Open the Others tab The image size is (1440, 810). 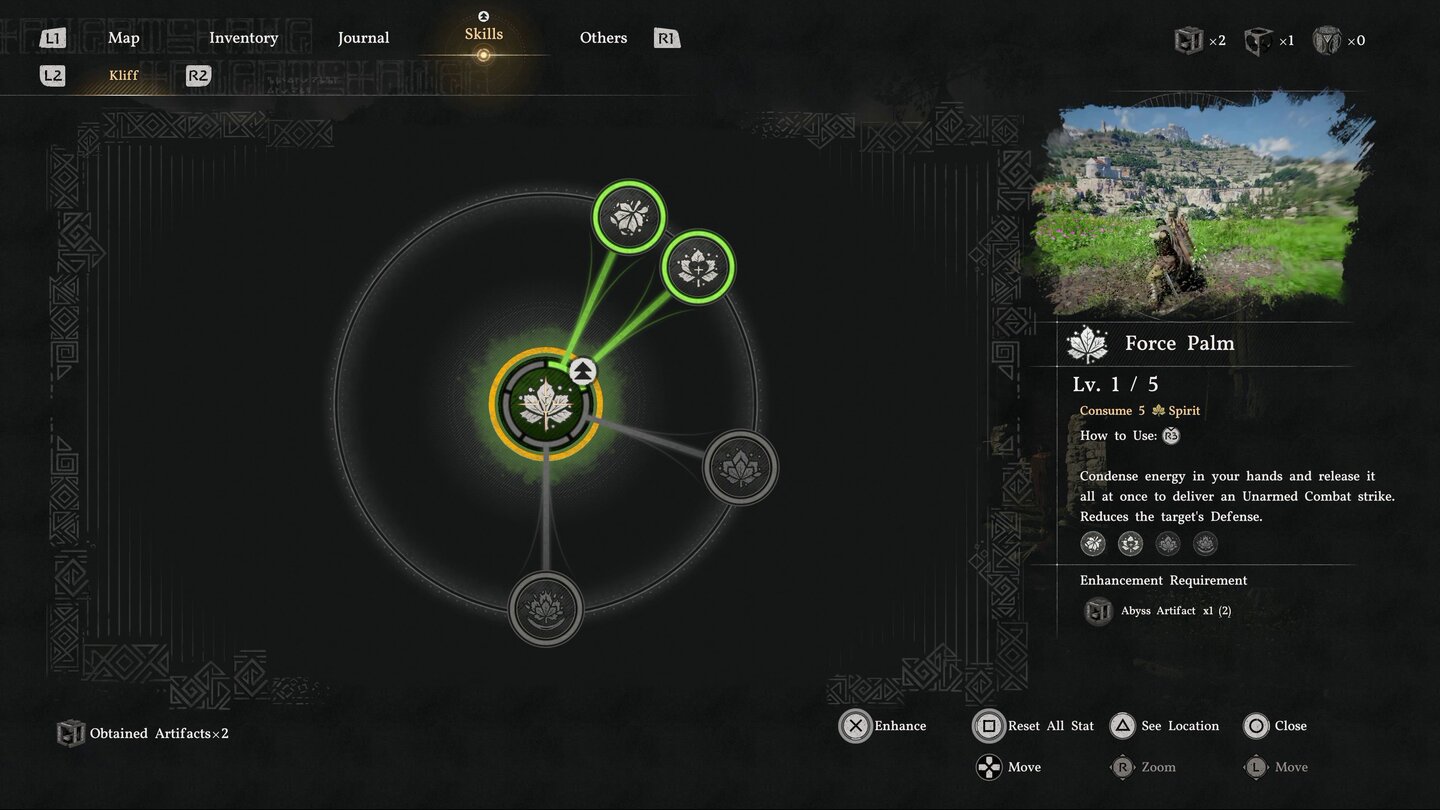point(603,38)
